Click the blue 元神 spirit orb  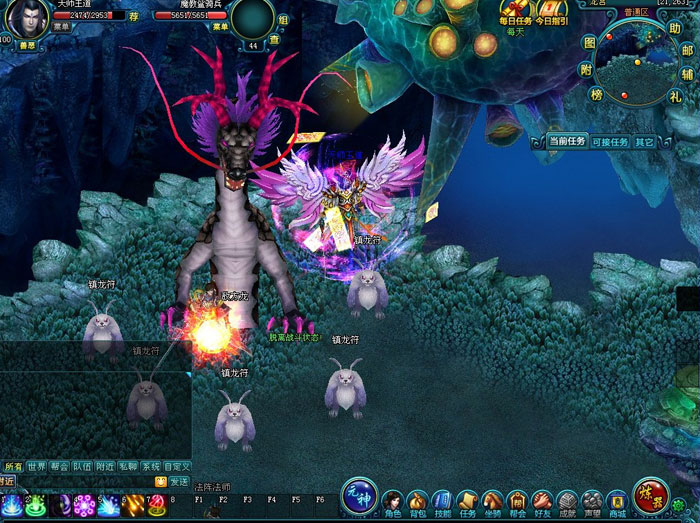[359, 496]
